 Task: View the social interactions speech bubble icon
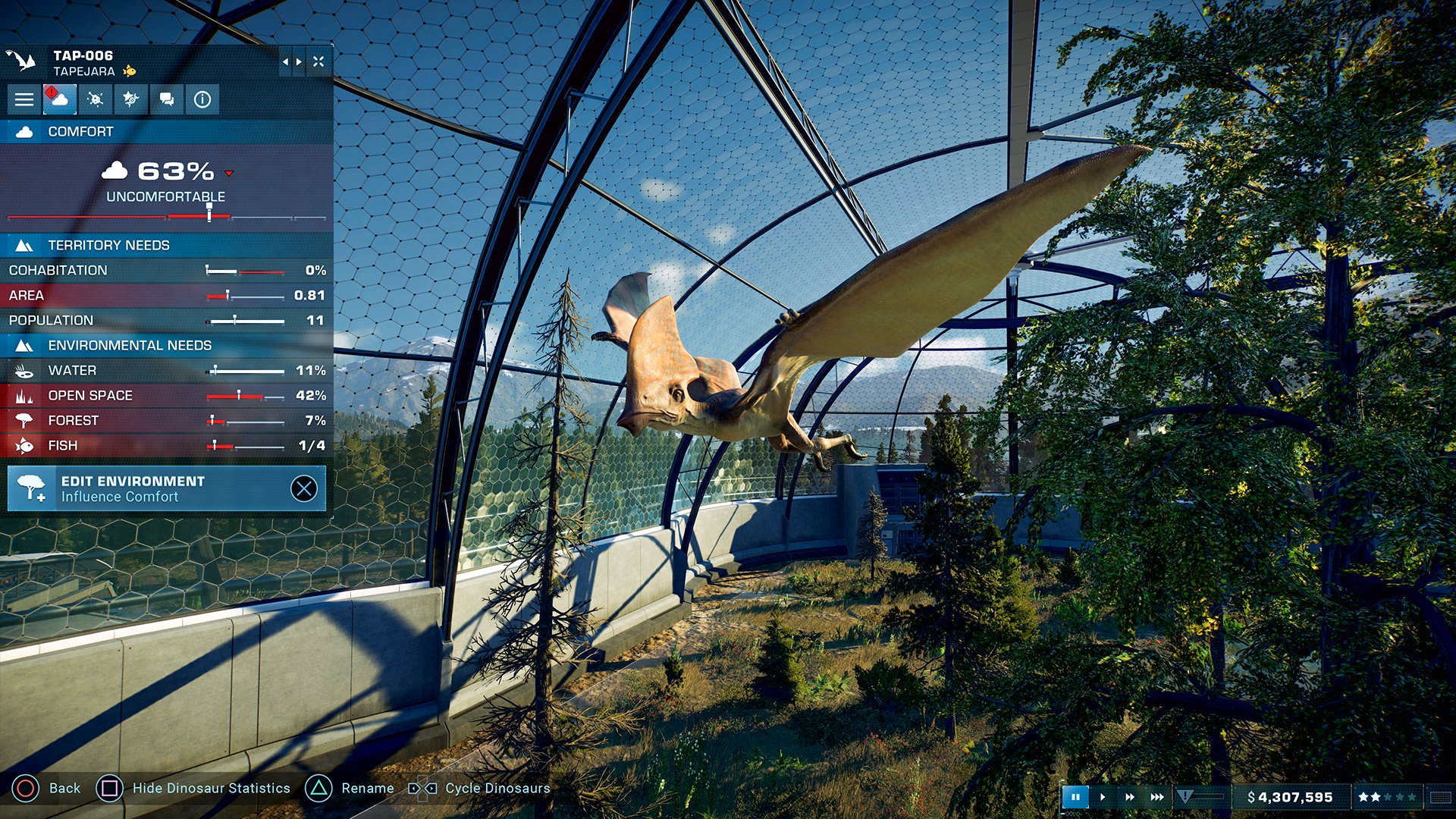(166, 99)
